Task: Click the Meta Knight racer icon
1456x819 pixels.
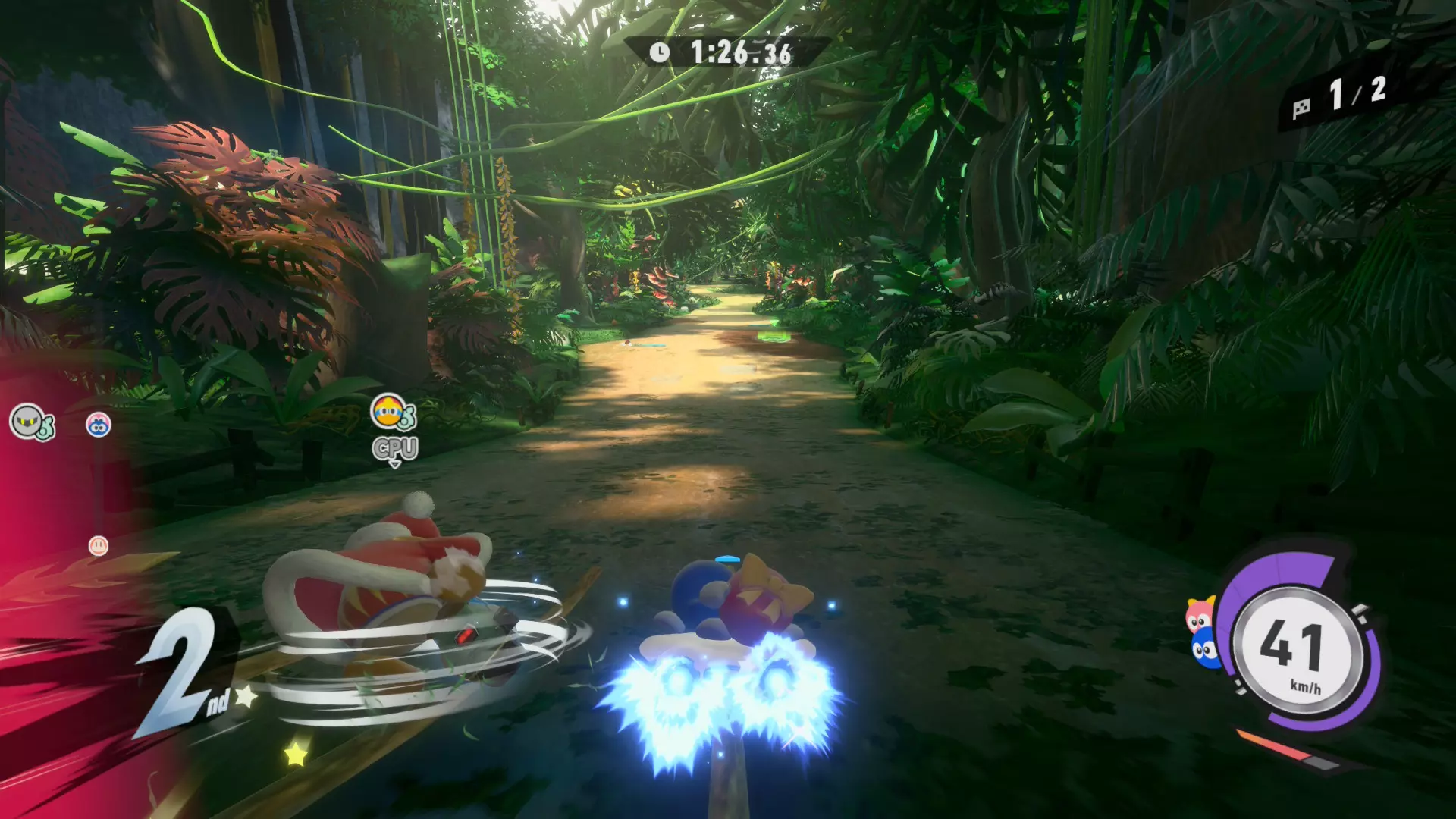Action: (x=29, y=420)
